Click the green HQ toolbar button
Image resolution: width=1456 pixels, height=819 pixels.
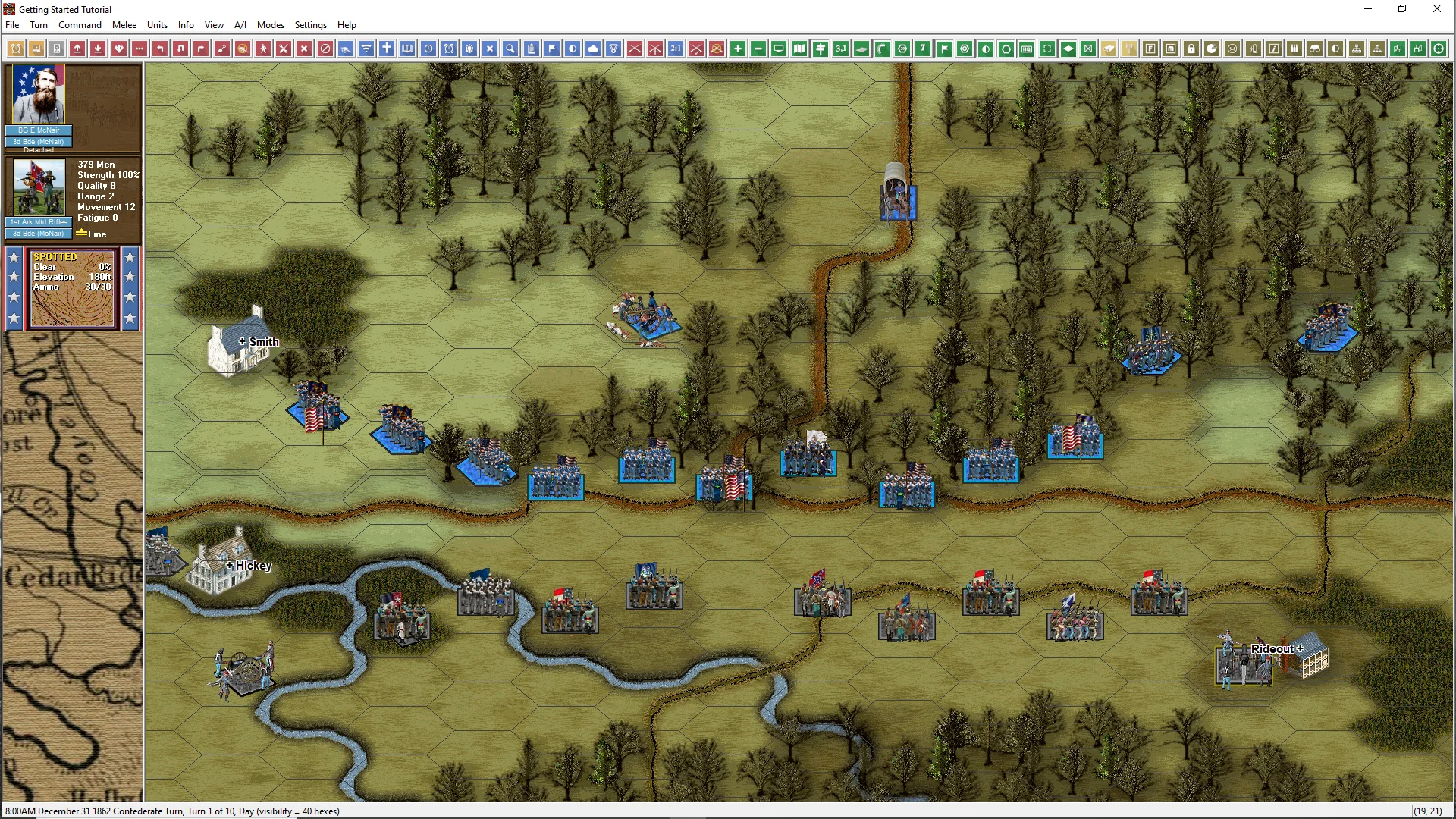pos(1027,49)
